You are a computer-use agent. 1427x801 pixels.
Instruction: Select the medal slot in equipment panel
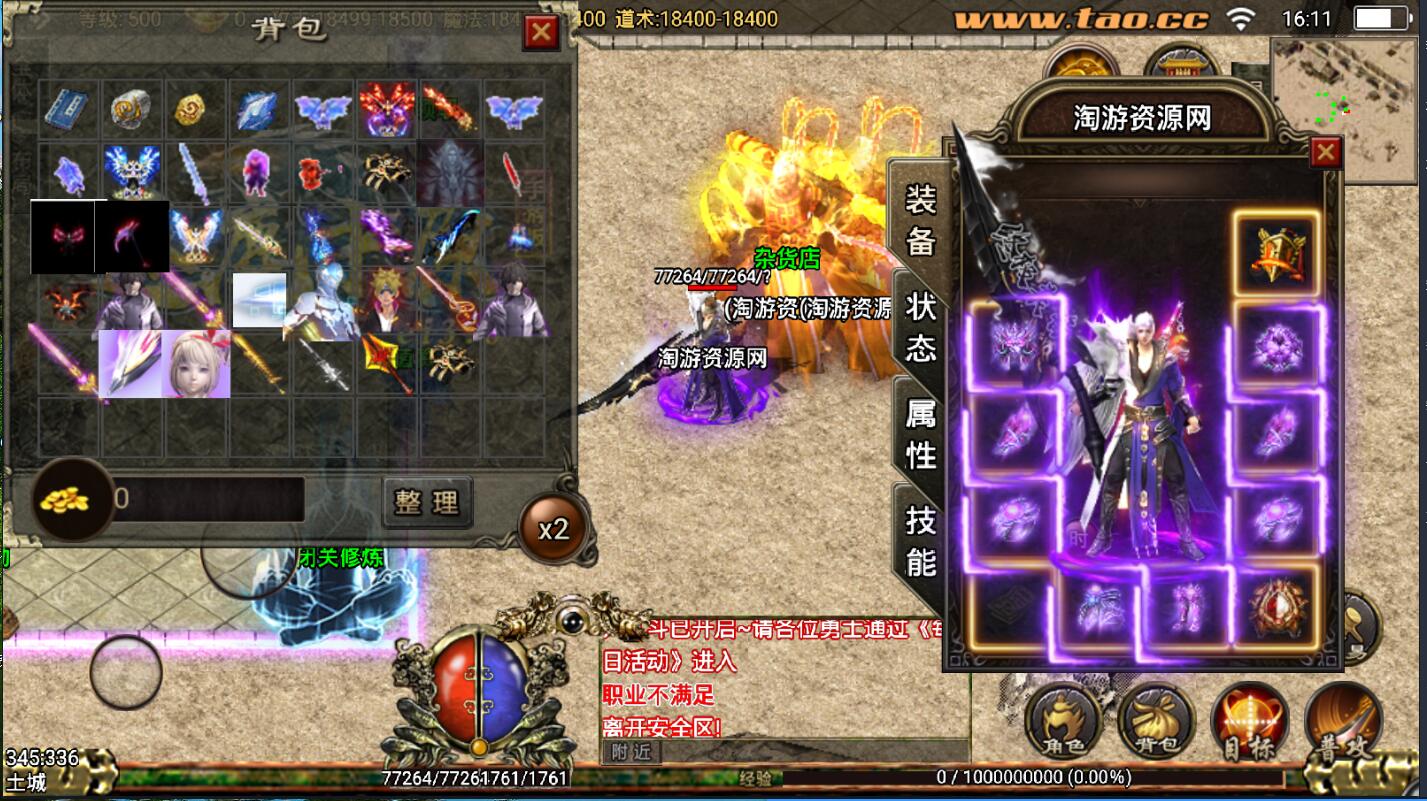(x=1275, y=252)
